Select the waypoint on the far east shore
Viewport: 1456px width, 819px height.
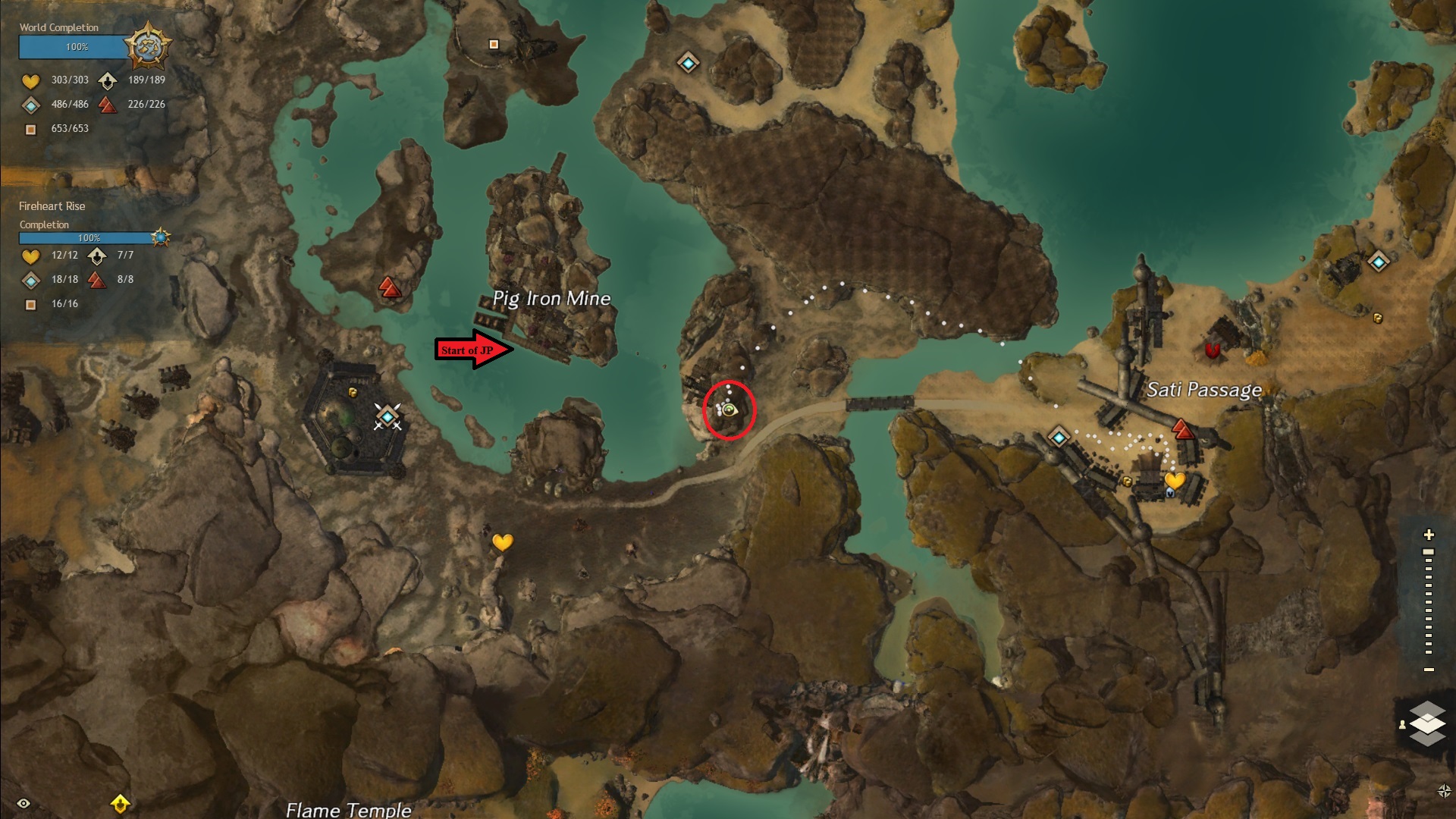point(1378,262)
